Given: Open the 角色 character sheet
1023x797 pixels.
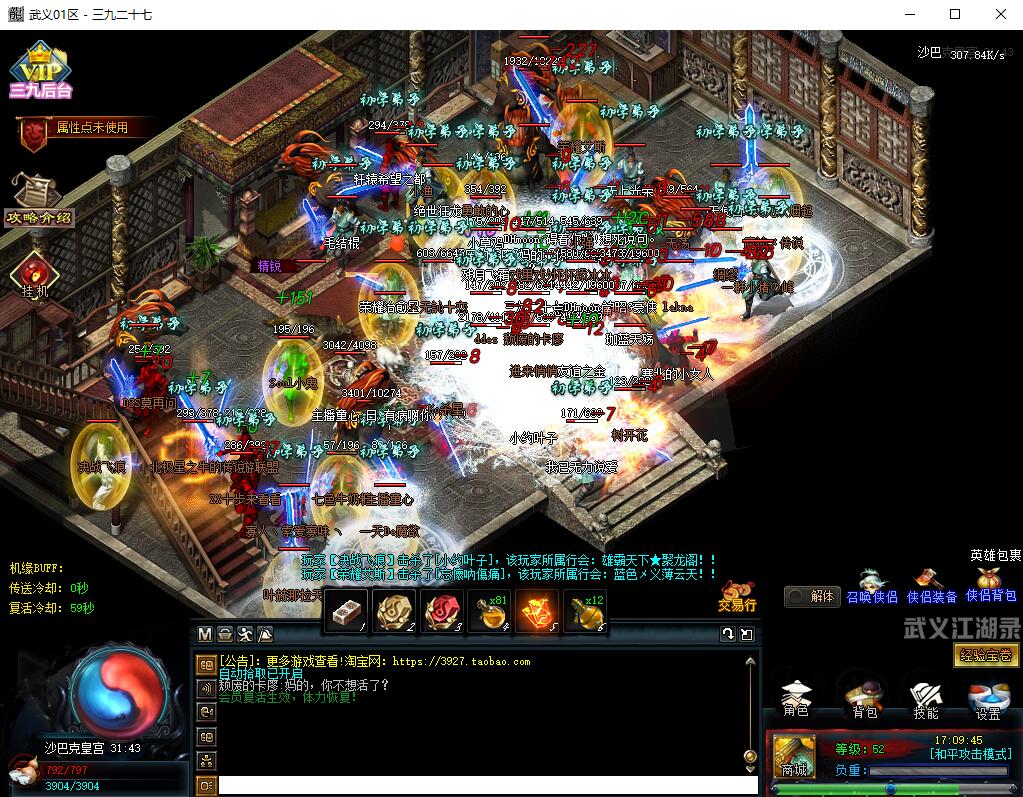Looking at the screenshot, I should tap(796, 699).
